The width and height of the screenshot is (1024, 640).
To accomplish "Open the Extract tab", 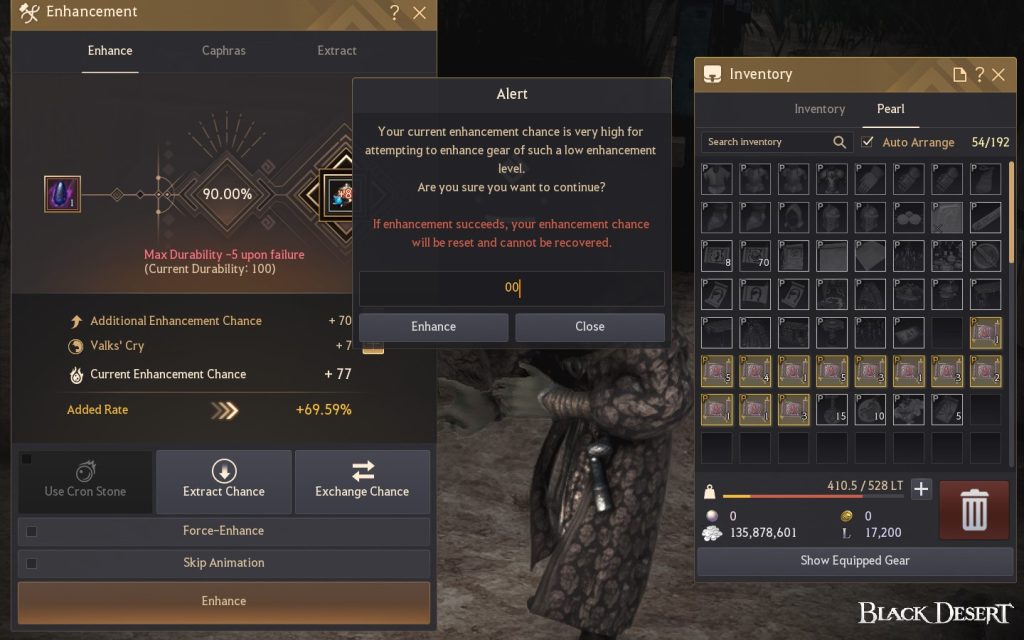I will 336,51.
